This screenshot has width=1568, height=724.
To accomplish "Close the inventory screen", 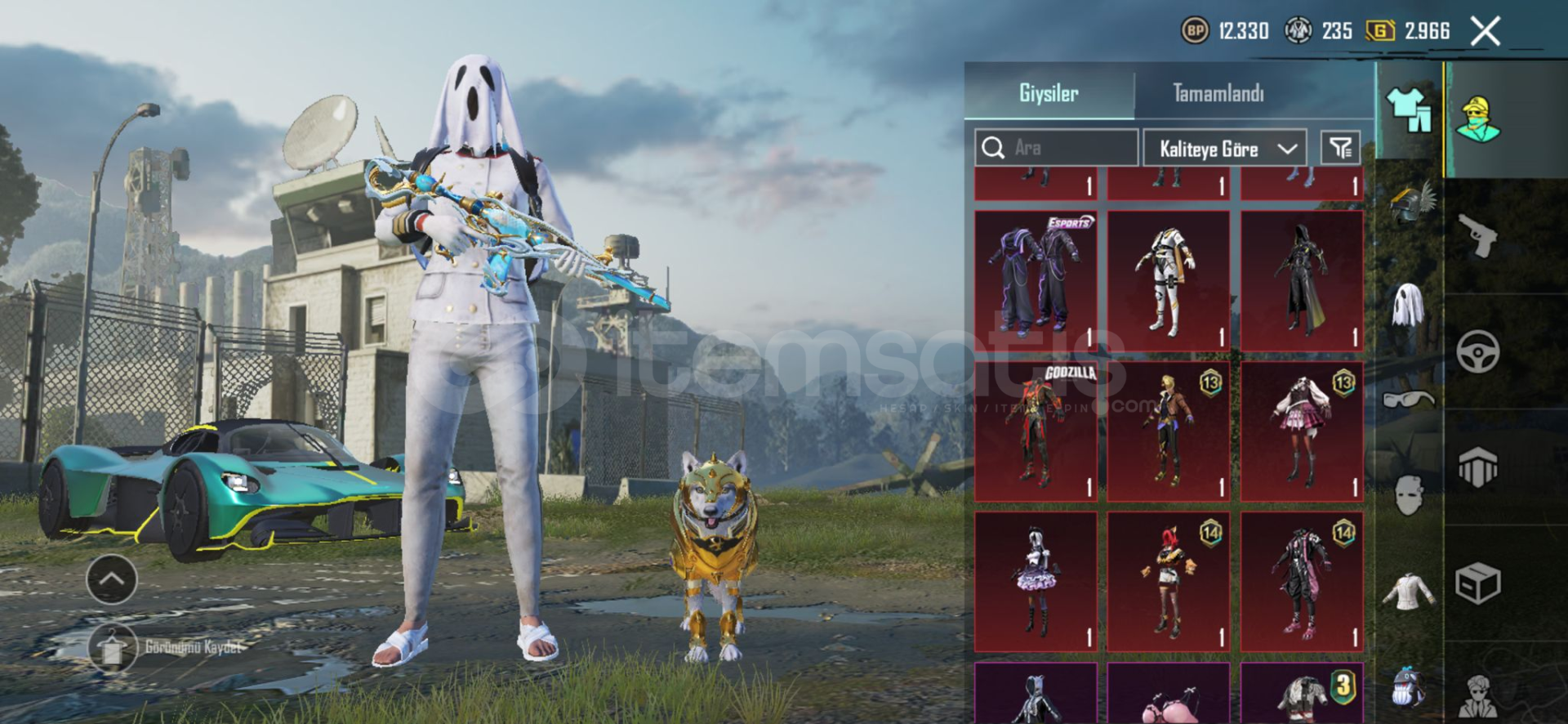I will coord(1485,32).
